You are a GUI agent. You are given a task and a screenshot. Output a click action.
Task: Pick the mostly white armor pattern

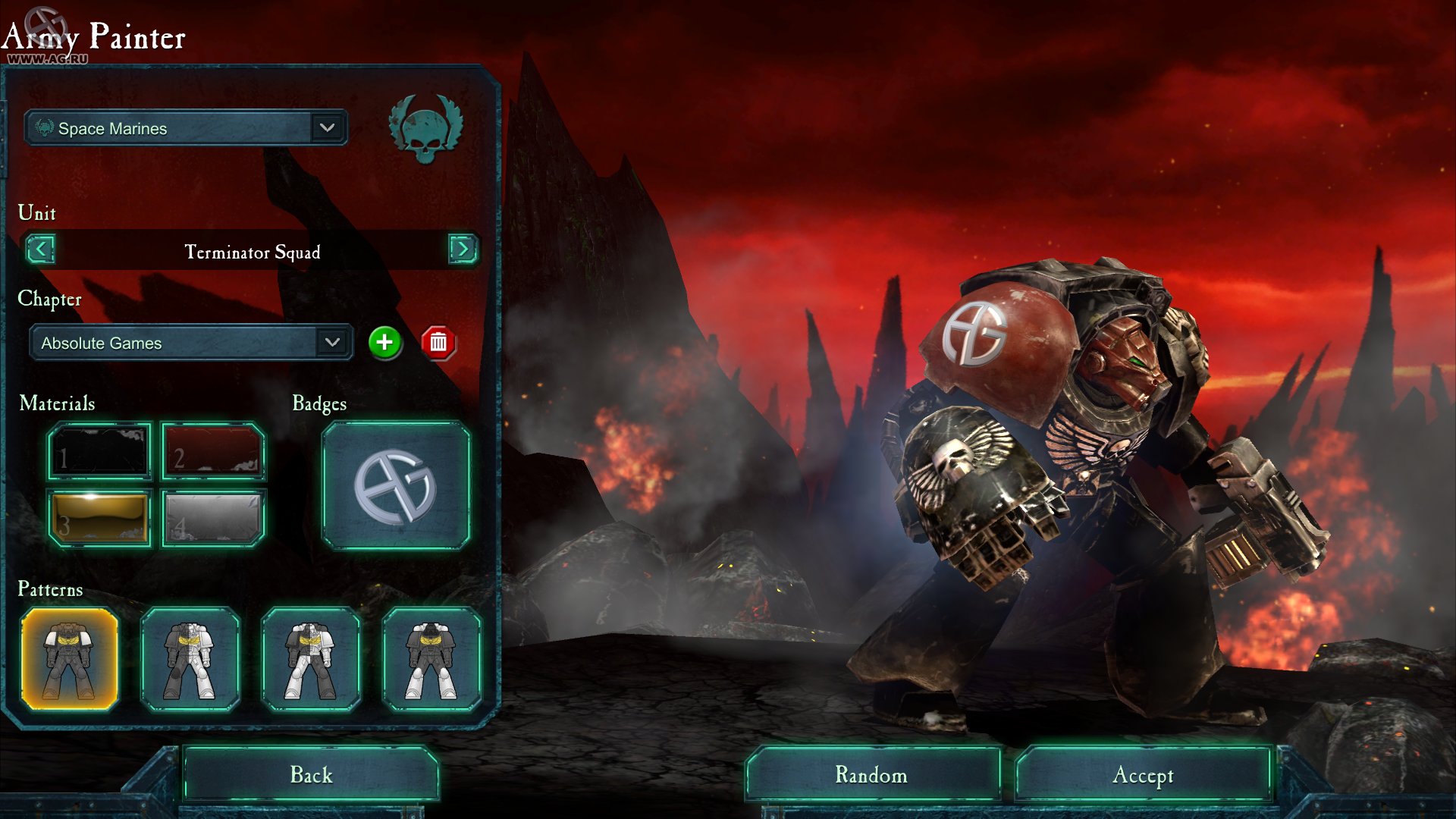311,660
